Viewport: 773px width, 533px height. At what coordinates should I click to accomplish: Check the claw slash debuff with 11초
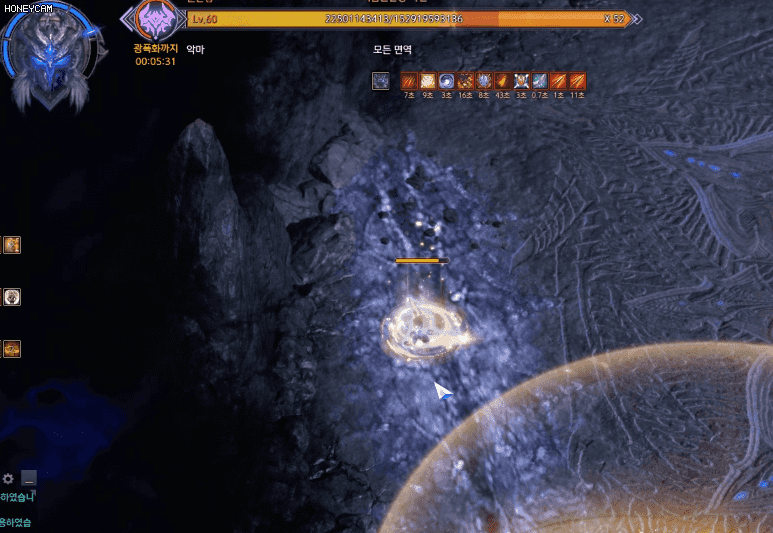(577, 81)
